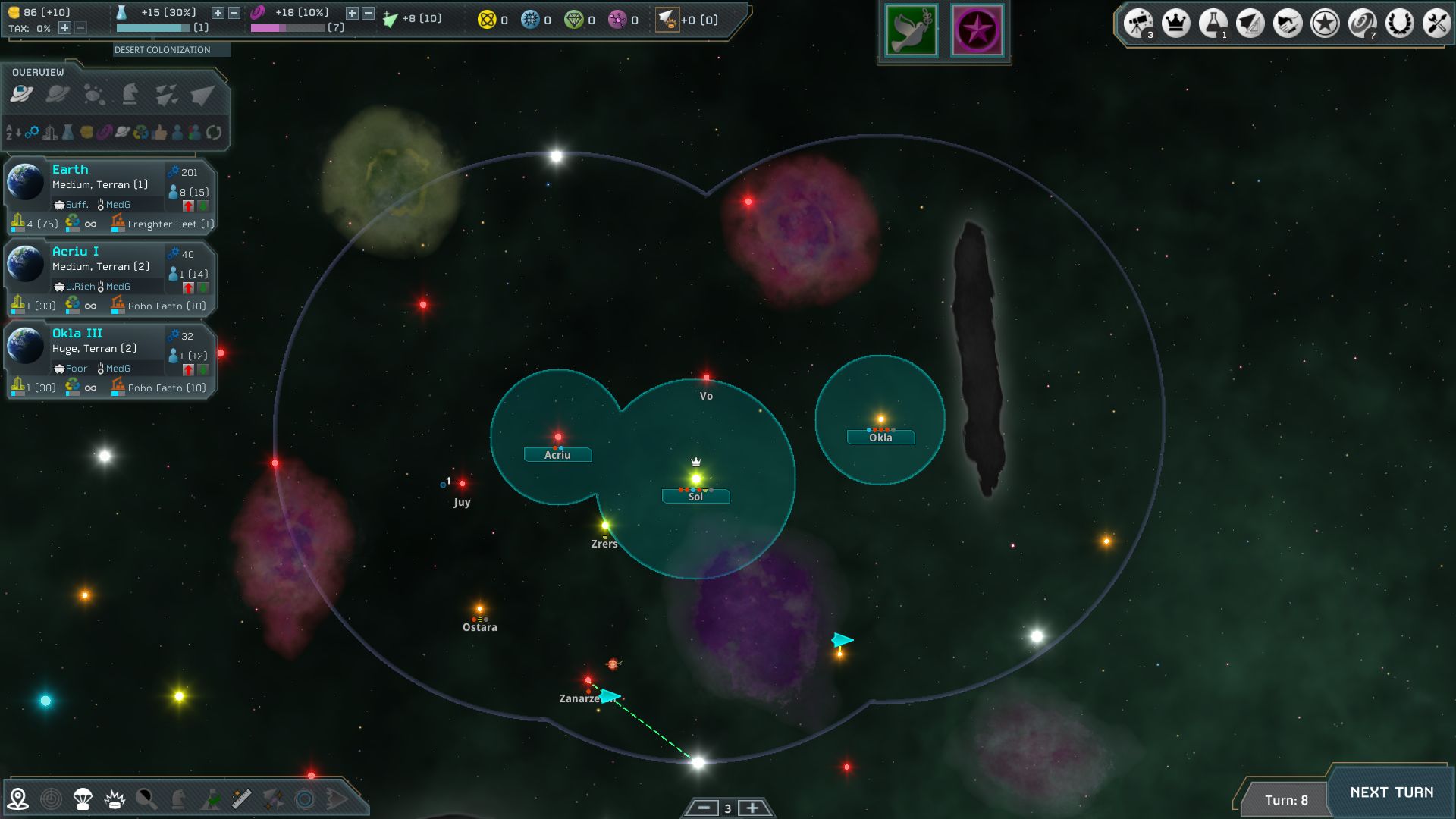1456x819 pixels.
Task: Toggle the parachute drop map filter
Action: click(x=83, y=799)
